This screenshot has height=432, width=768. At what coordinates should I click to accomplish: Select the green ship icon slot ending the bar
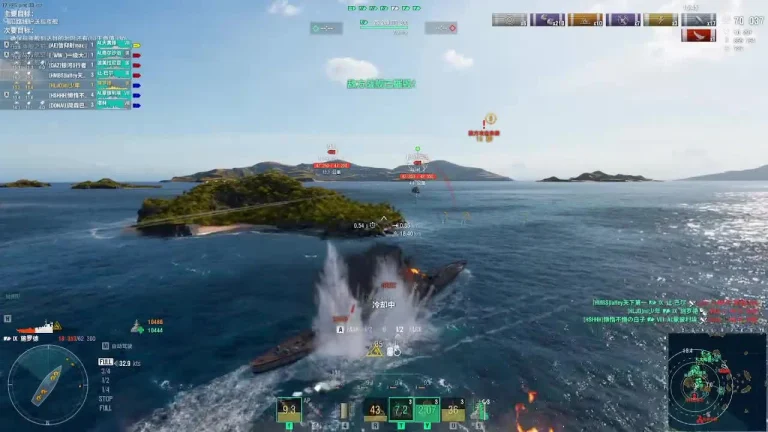tap(480, 410)
